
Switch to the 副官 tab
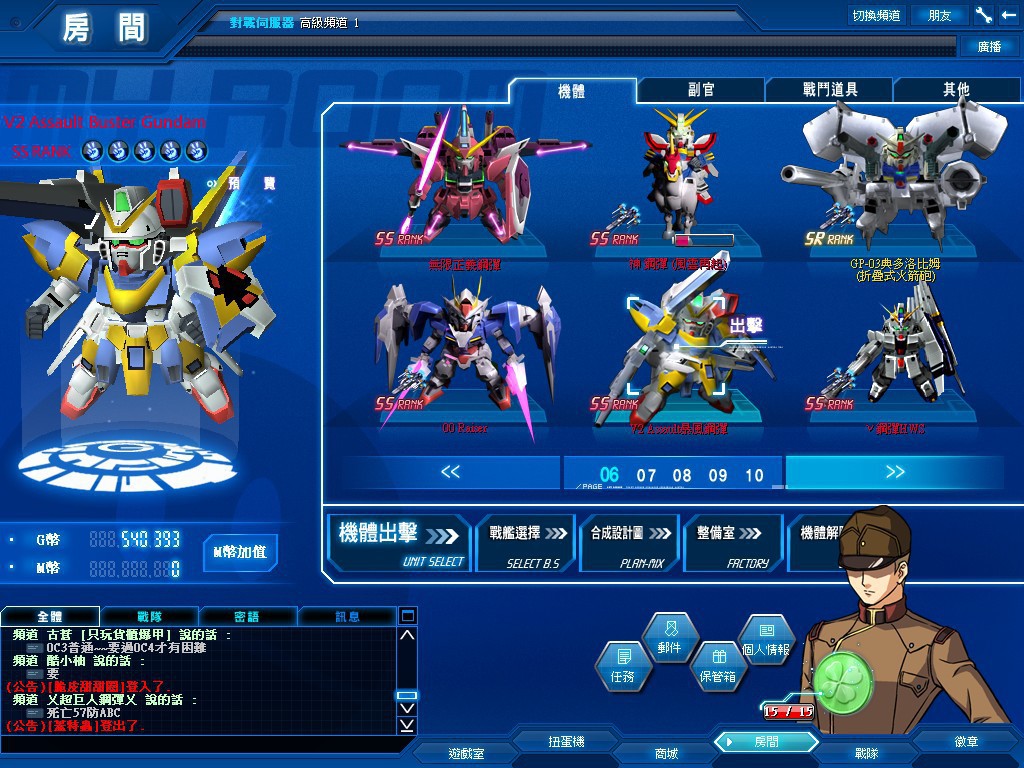tap(701, 90)
